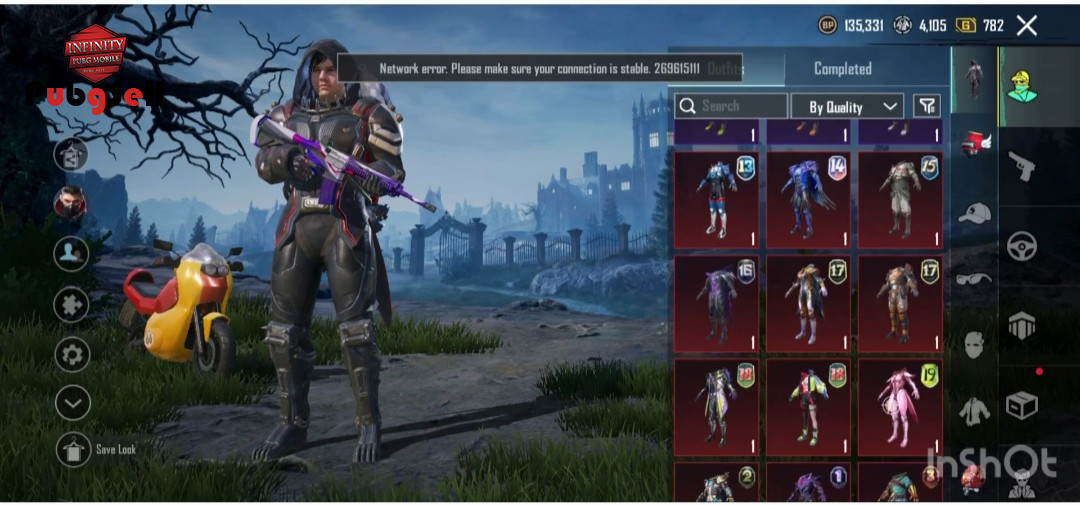Show the cap headwear subcategory
This screenshot has height=505, width=1080.
coord(974,212)
